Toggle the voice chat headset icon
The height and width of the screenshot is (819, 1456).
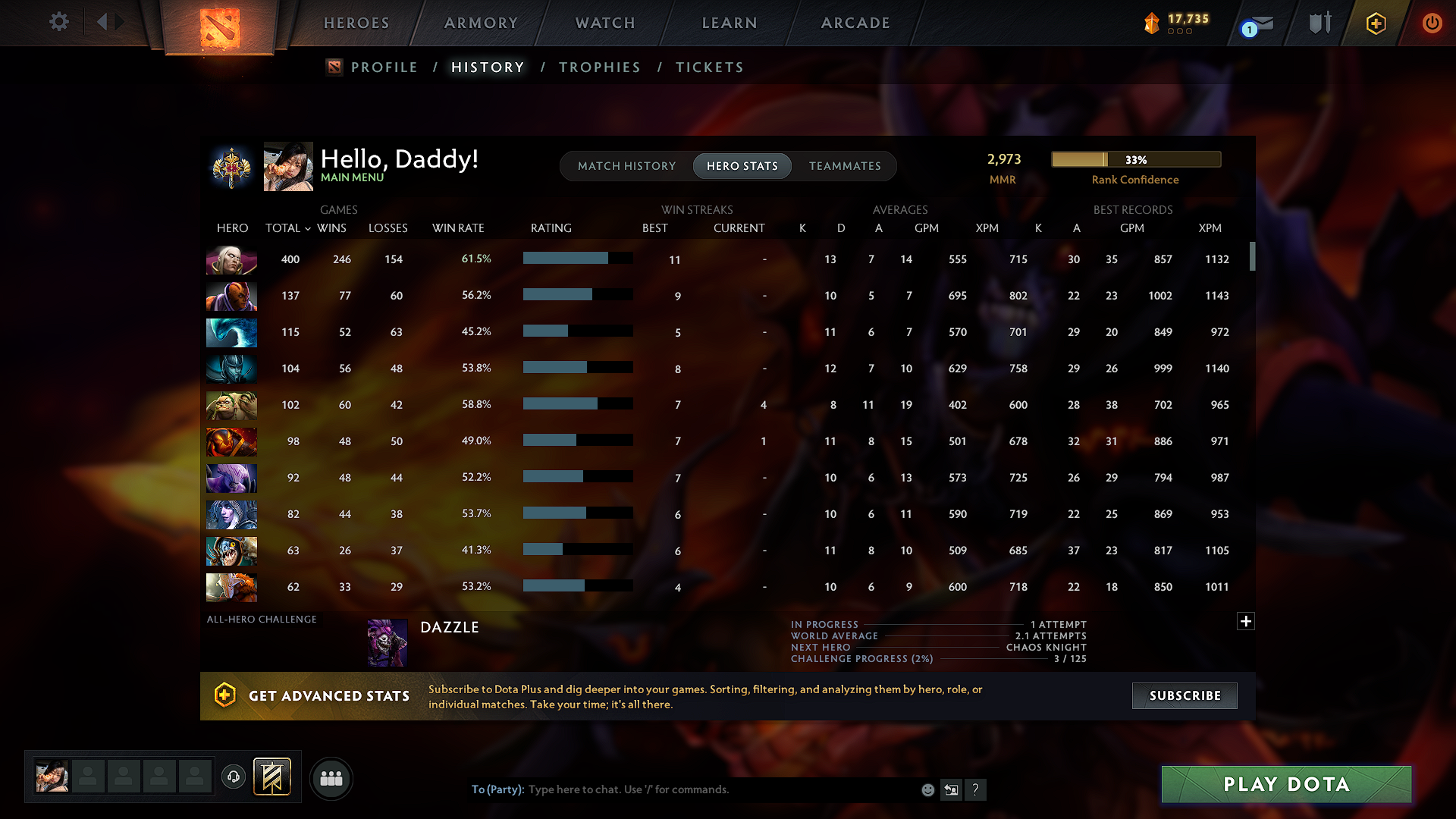point(233,777)
